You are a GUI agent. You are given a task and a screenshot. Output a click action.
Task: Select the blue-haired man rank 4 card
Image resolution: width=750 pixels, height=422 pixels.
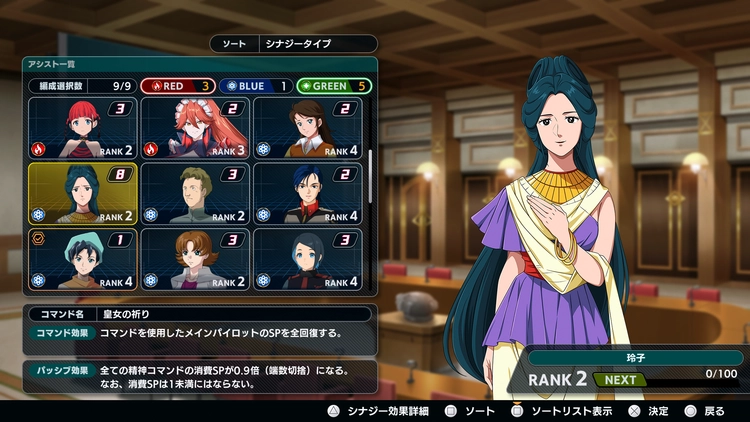click(x=309, y=193)
